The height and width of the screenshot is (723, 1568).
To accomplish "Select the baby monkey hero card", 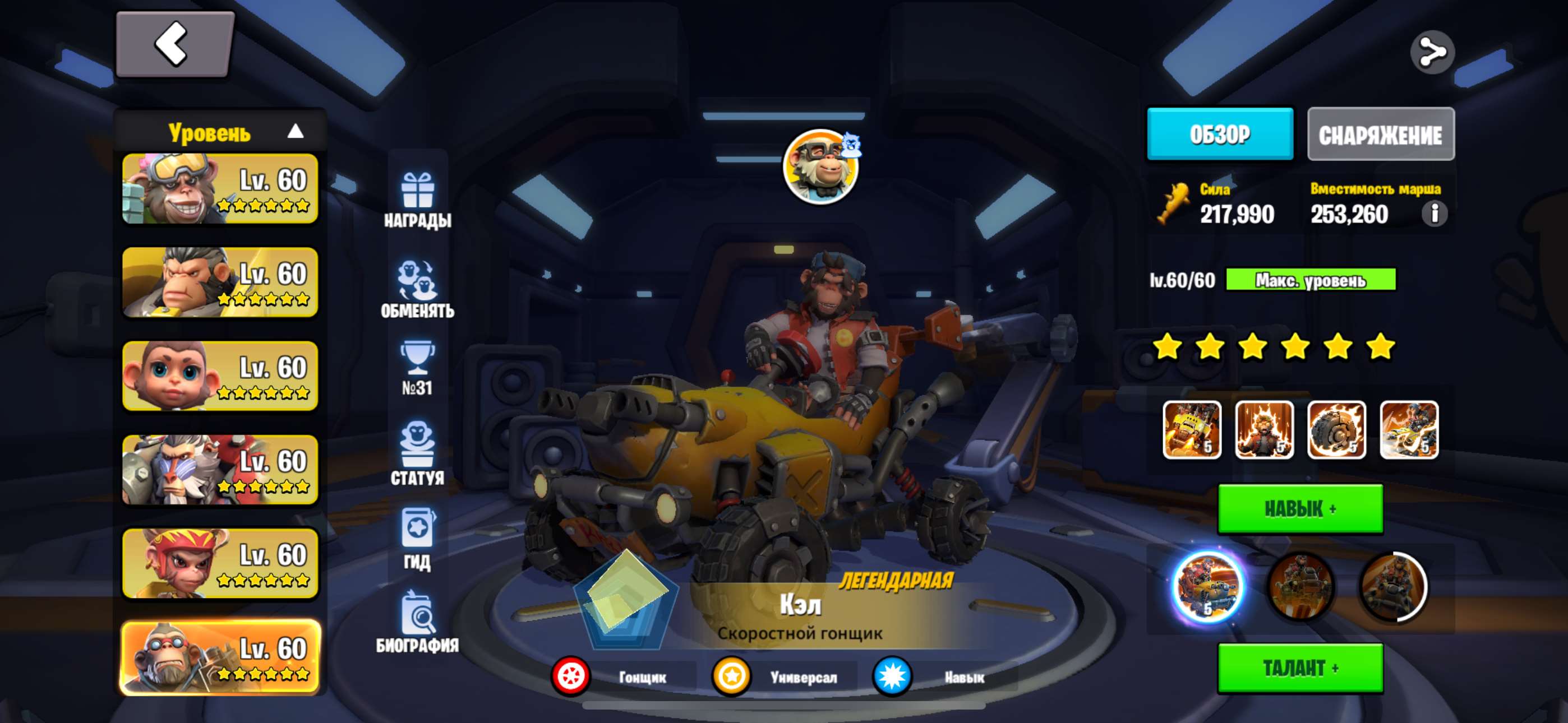I will coord(220,376).
